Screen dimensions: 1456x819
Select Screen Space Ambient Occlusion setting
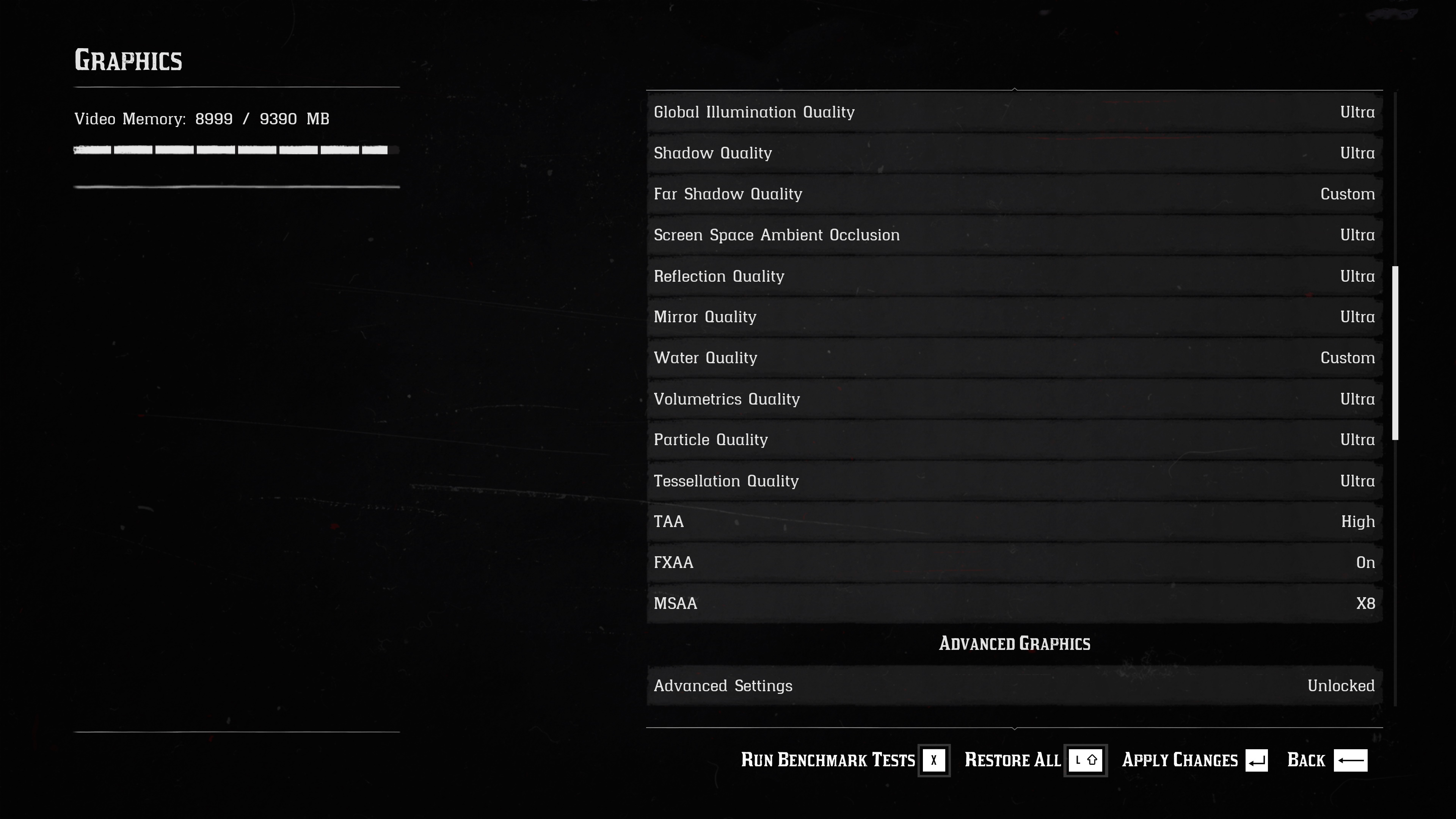tap(1014, 235)
